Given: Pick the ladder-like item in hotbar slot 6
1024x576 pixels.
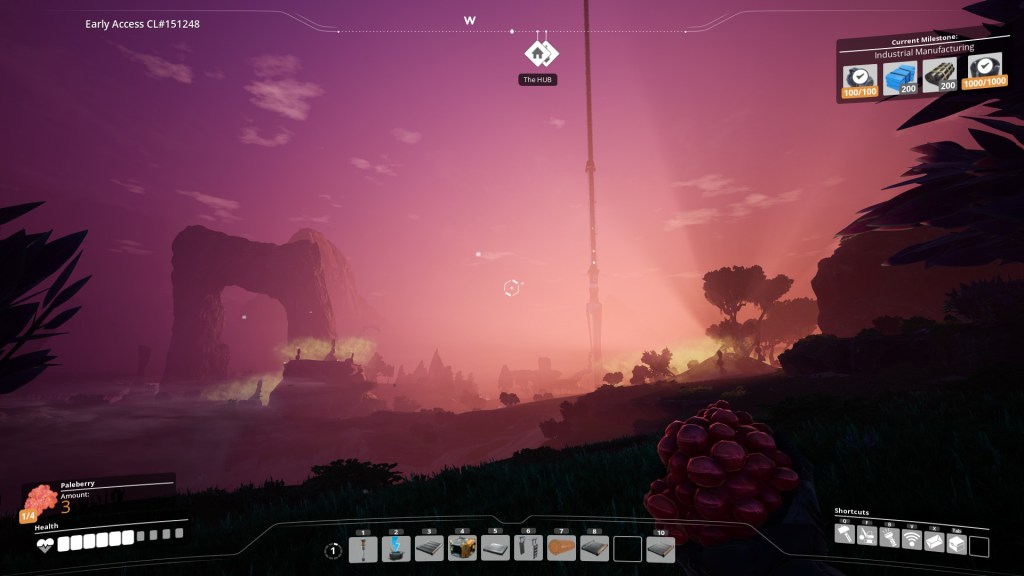Looking at the screenshot, I should [x=528, y=548].
